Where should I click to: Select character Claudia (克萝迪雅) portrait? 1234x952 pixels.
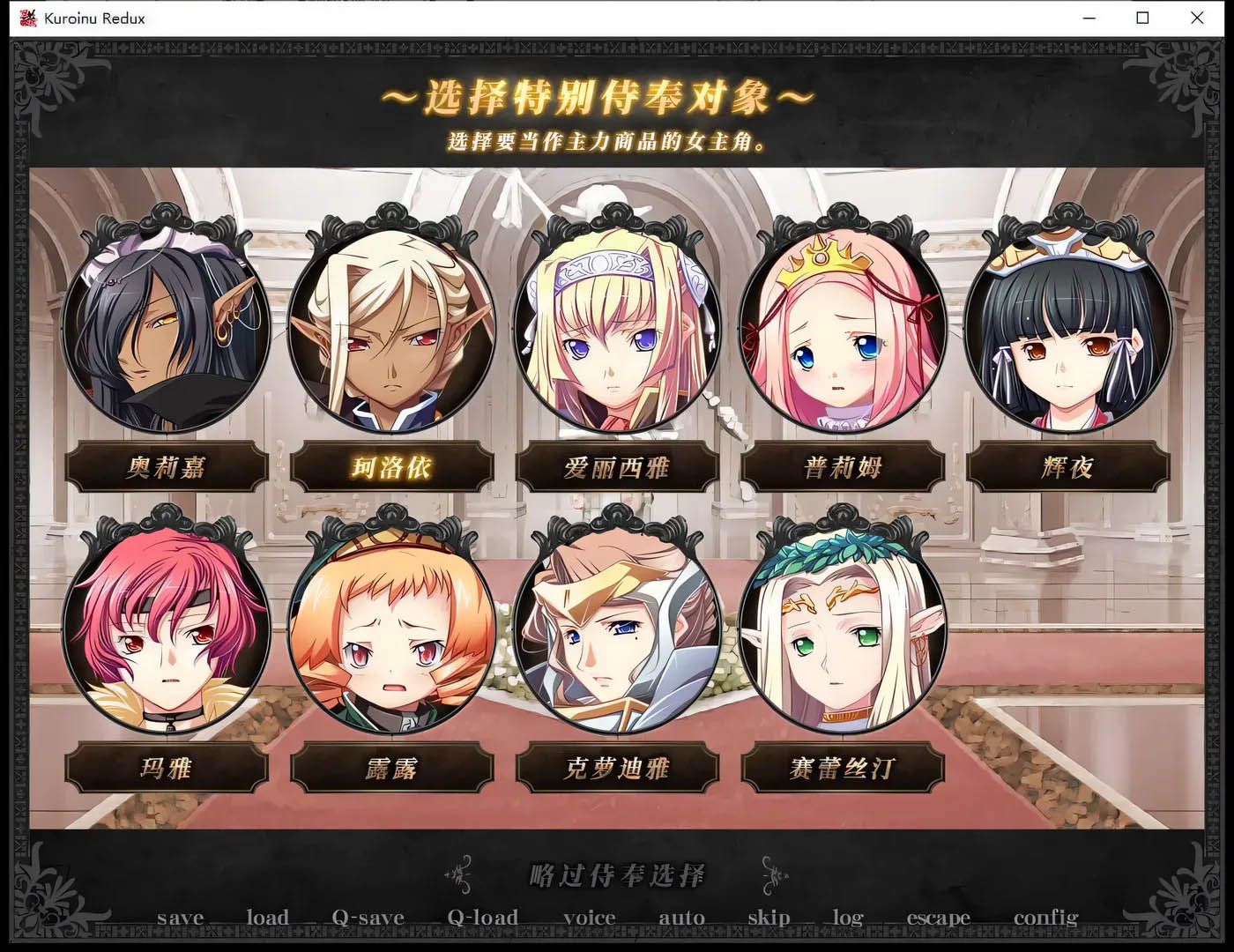click(619, 630)
